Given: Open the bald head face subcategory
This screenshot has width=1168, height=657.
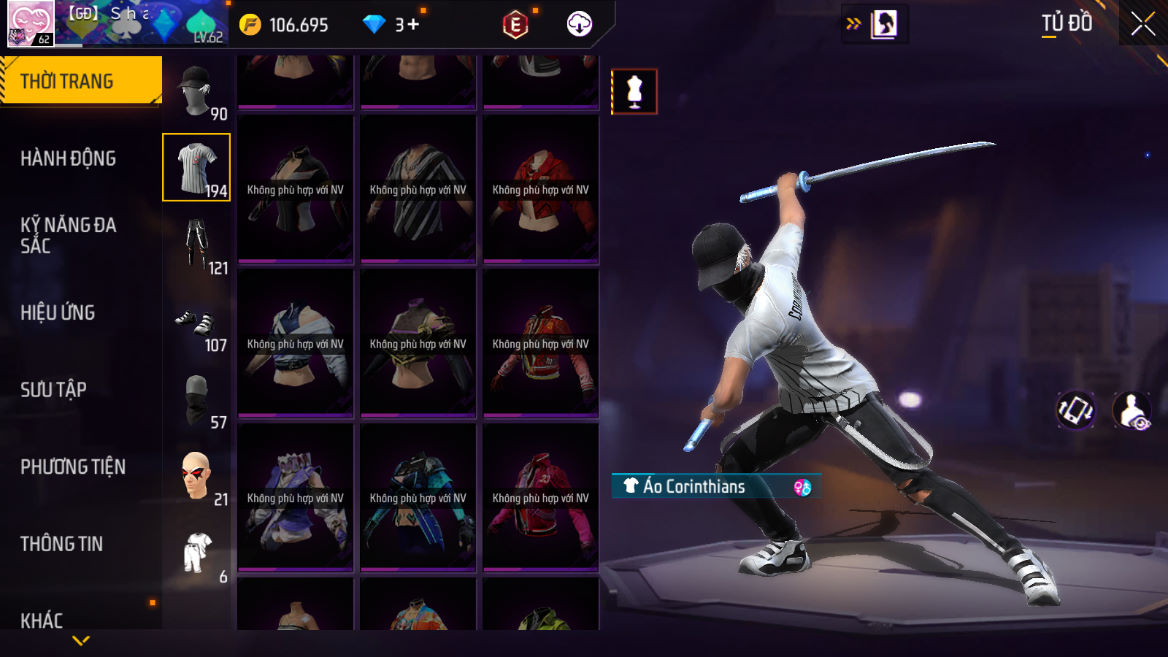Looking at the screenshot, I should (x=196, y=476).
